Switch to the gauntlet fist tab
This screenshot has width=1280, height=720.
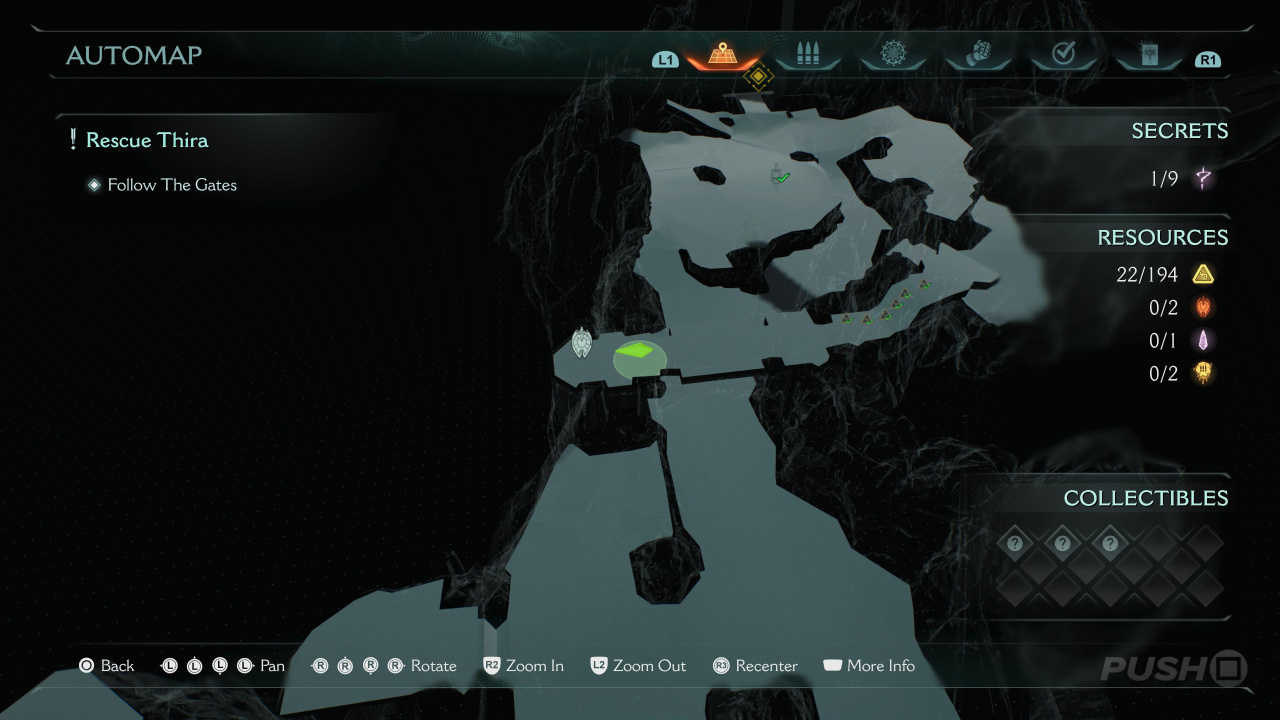[978, 55]
